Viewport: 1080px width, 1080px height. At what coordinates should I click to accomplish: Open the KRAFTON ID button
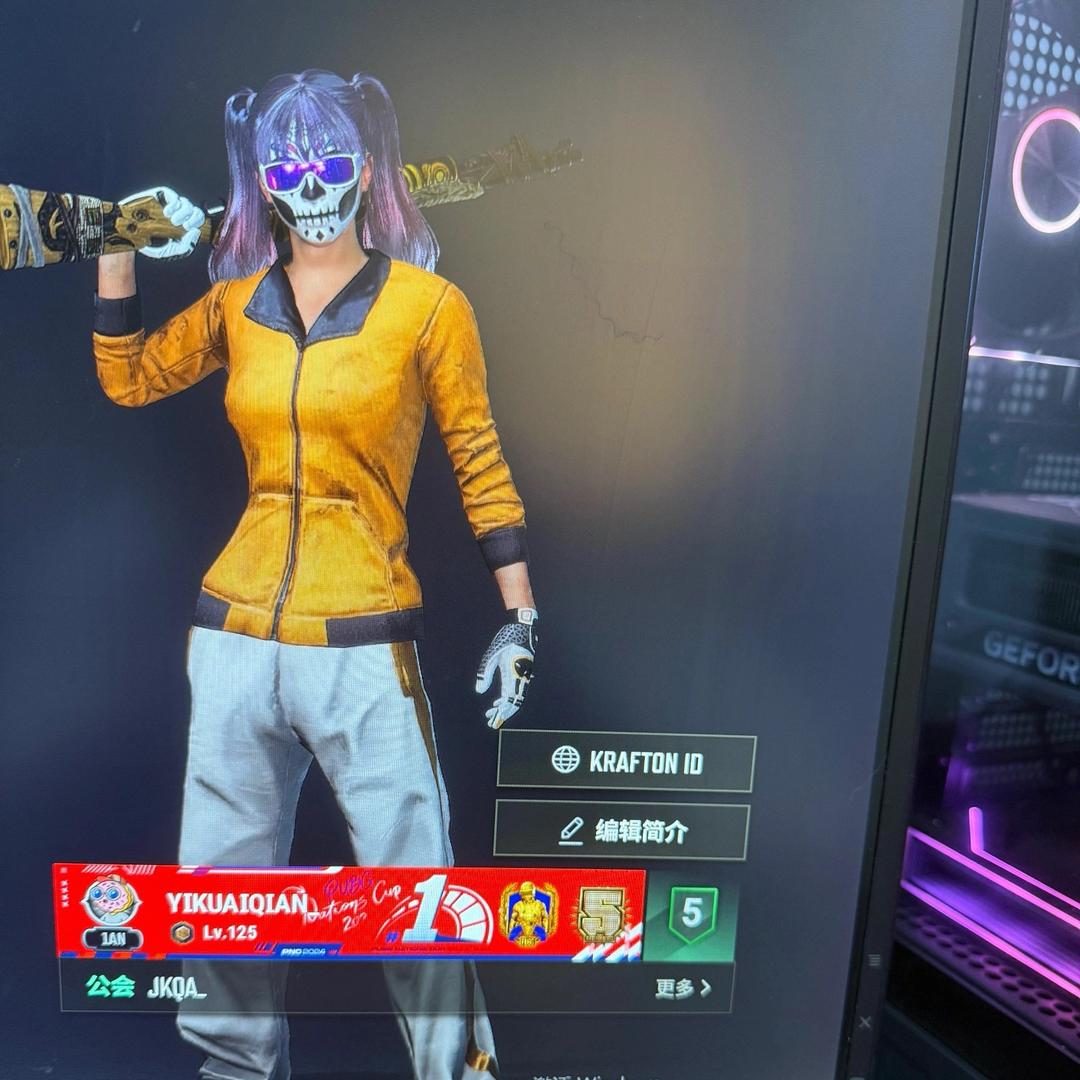[x=626, y=762]
